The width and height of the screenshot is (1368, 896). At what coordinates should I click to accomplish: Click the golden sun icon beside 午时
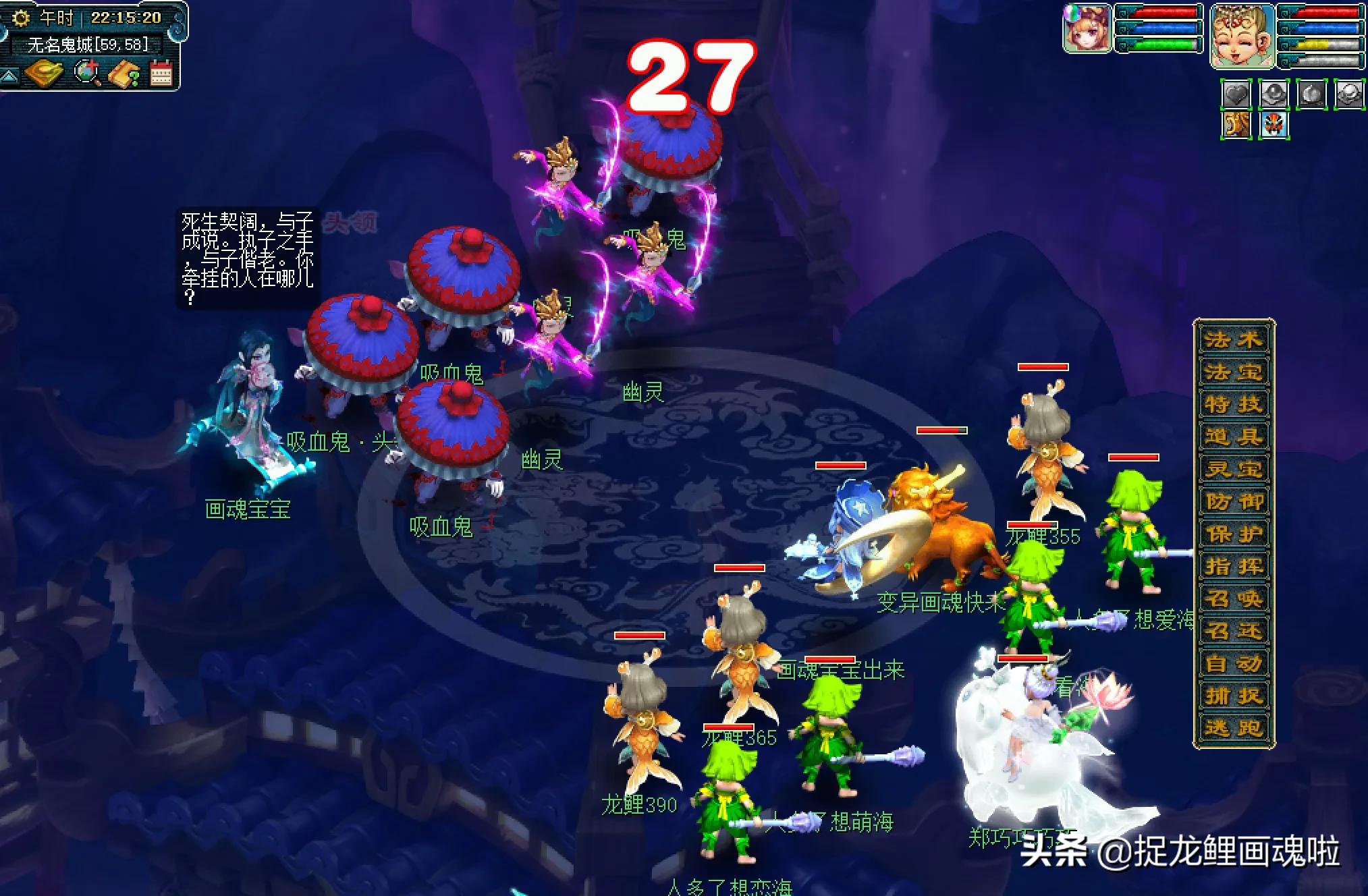(22, 18)
